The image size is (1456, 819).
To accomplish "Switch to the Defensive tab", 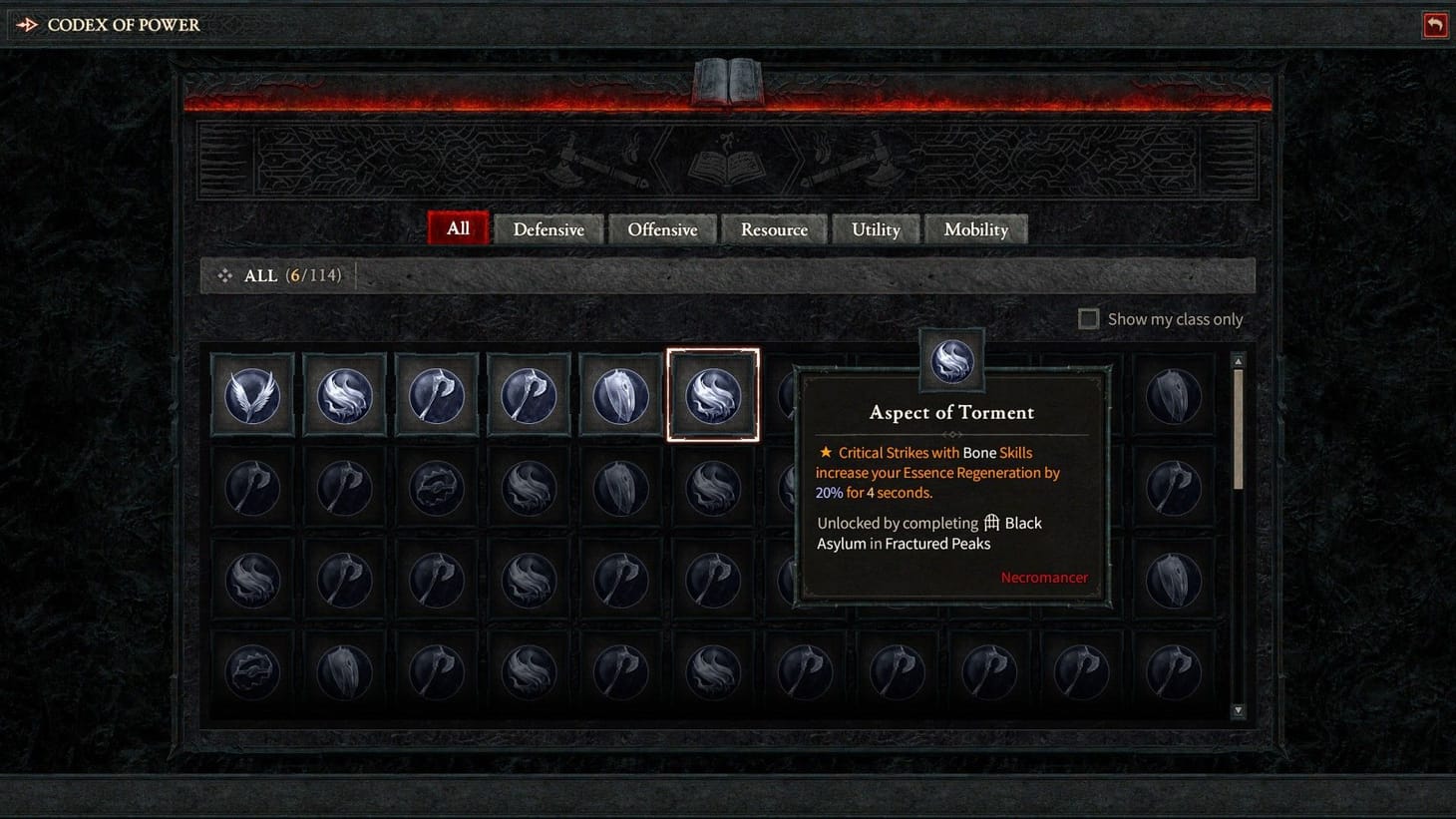I will (547, 228).
